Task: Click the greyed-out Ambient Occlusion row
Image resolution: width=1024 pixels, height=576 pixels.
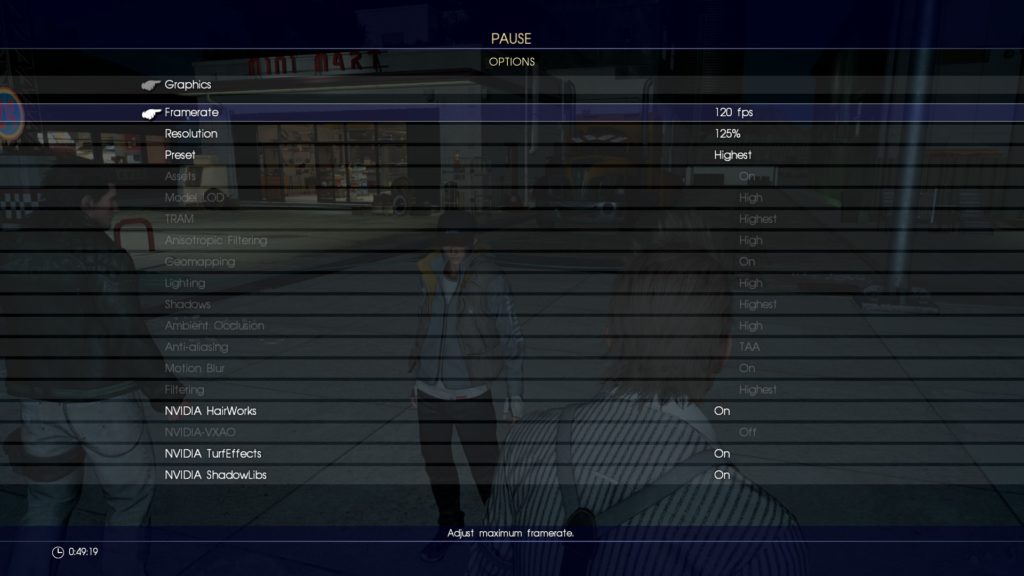Action: (x=214, y=326)
